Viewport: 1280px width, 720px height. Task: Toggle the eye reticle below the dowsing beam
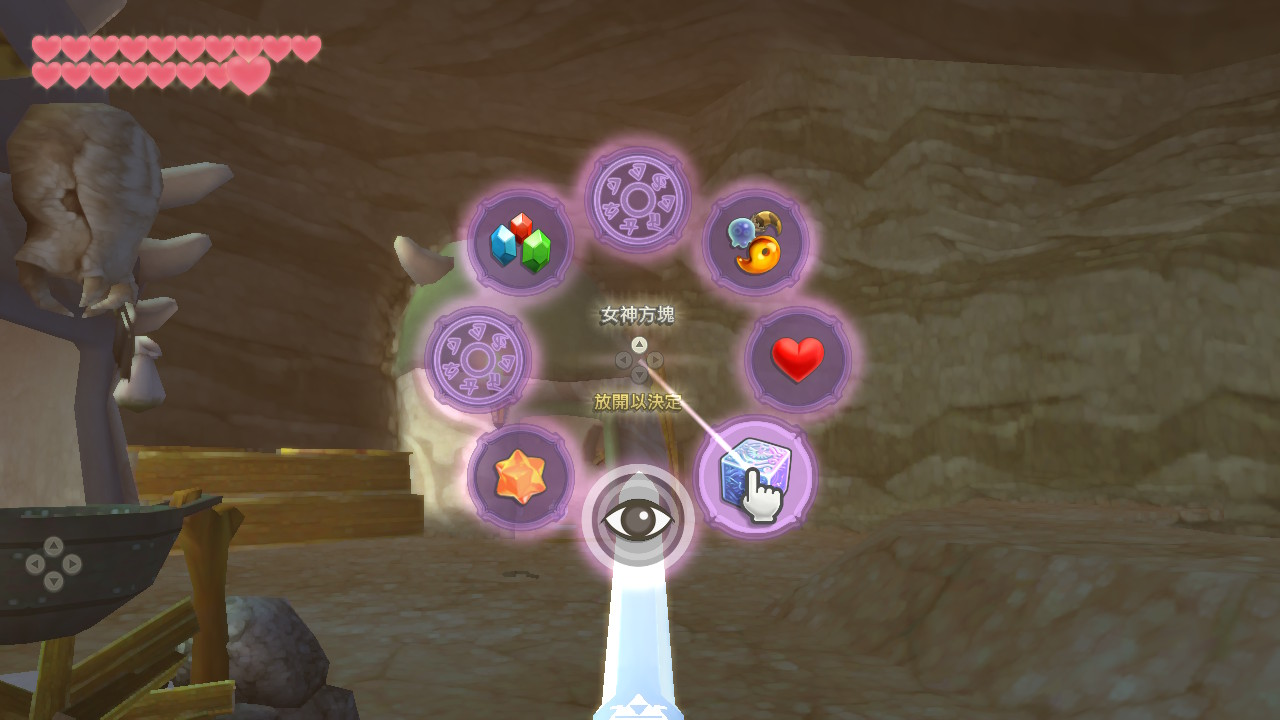tap(638, 516)
